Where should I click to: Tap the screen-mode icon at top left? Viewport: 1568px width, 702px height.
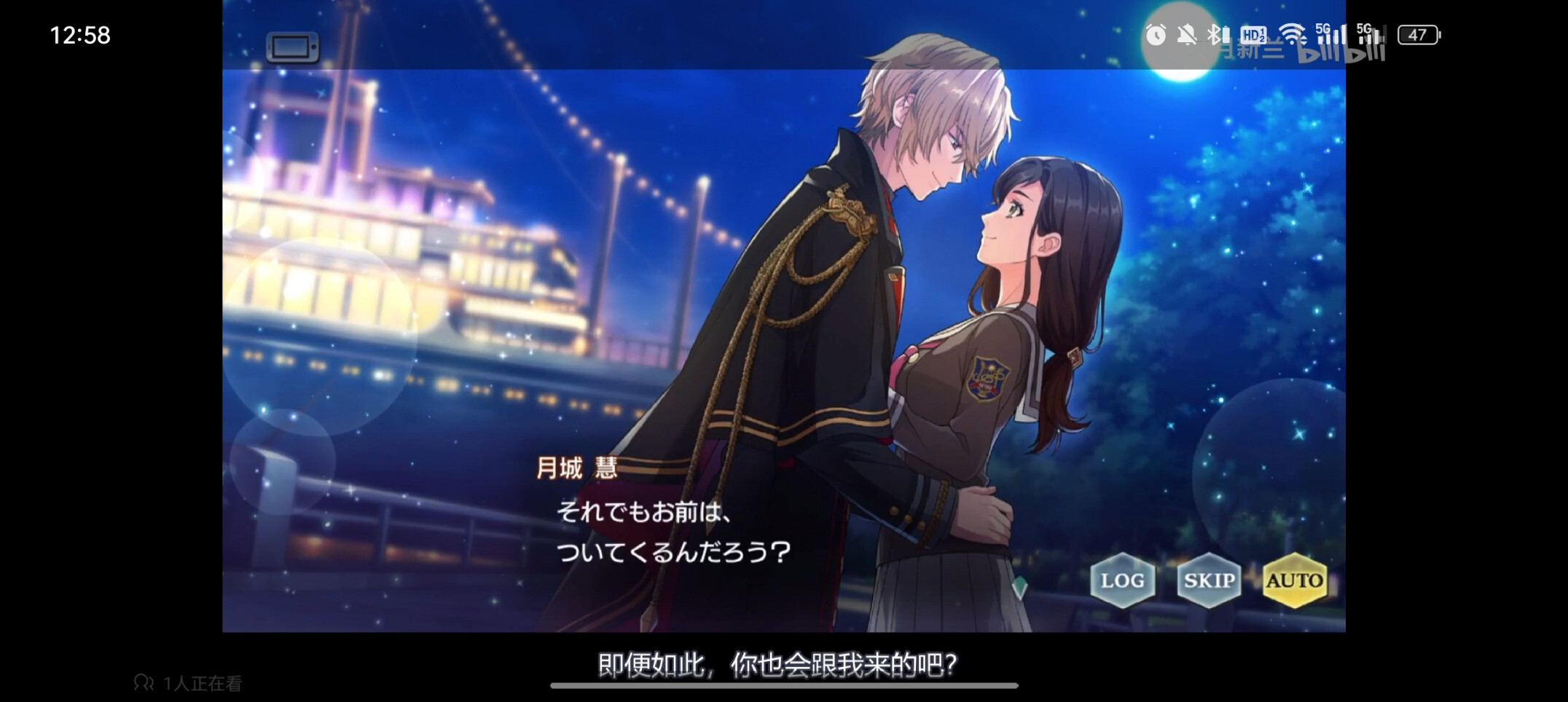pyautogui.click(x=293, y=48)
